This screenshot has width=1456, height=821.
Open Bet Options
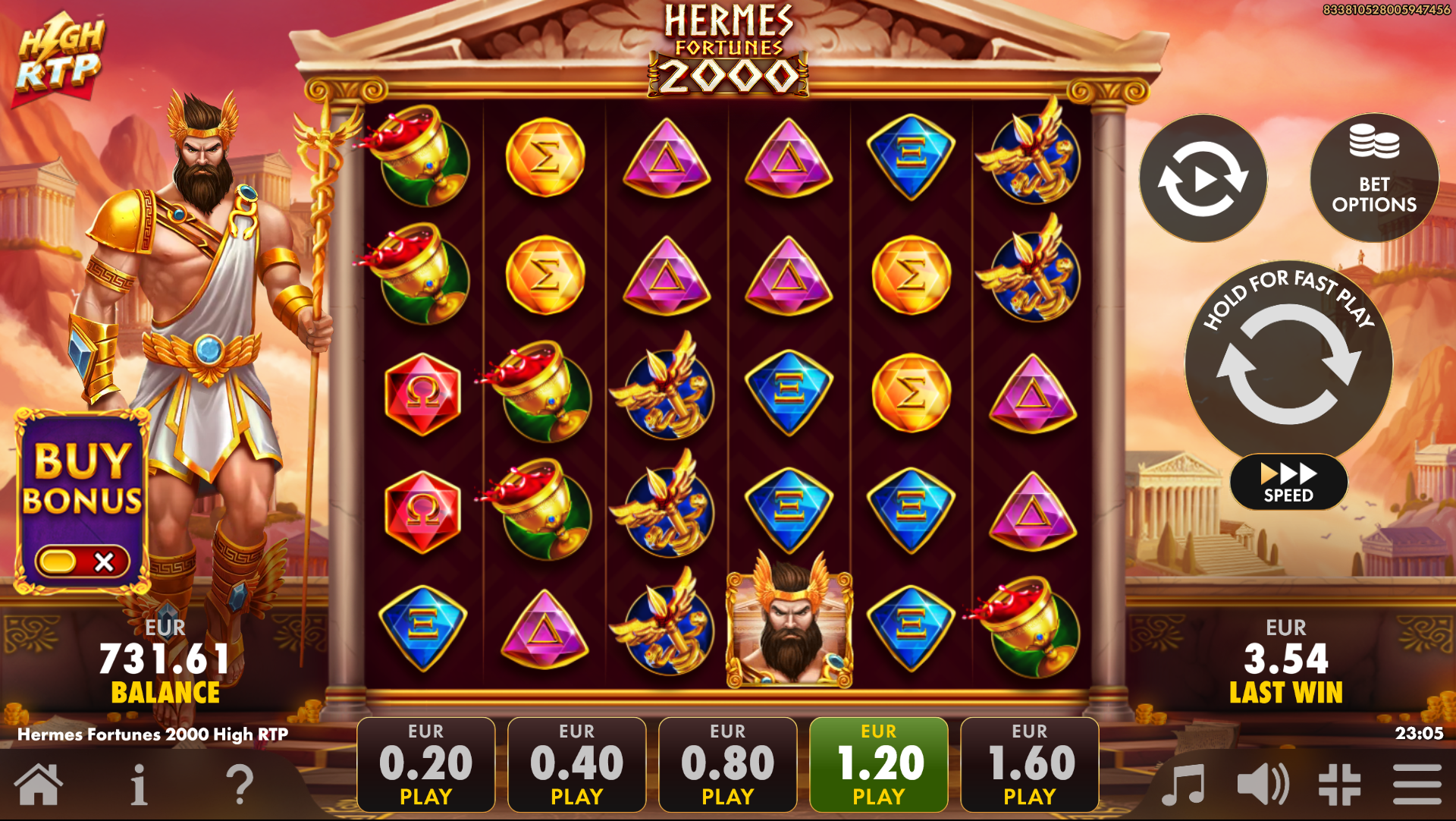[x=1373, y=179]
